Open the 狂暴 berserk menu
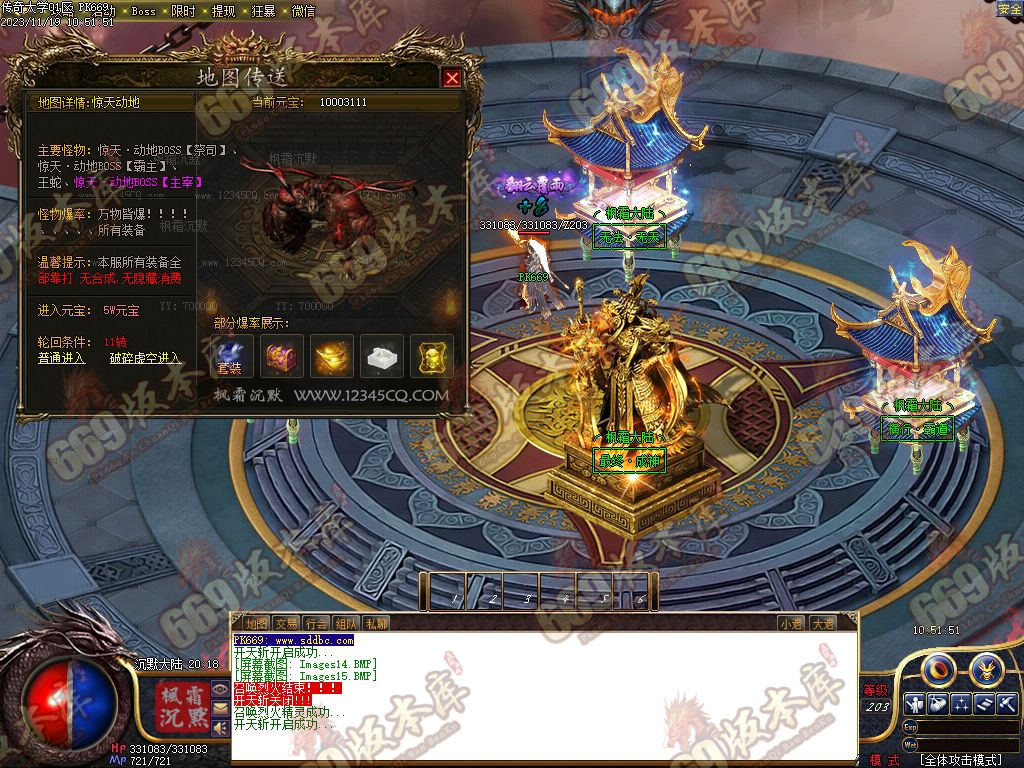Screen dimensions: 1024x768 pos(263,11)
